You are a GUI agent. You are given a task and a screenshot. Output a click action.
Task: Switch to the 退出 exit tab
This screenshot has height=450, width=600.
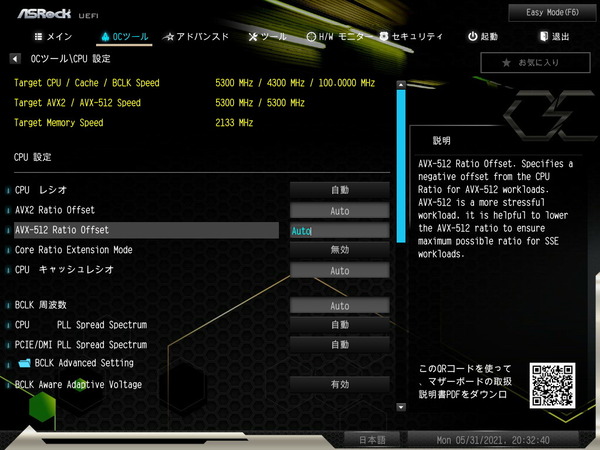[553, 37]
